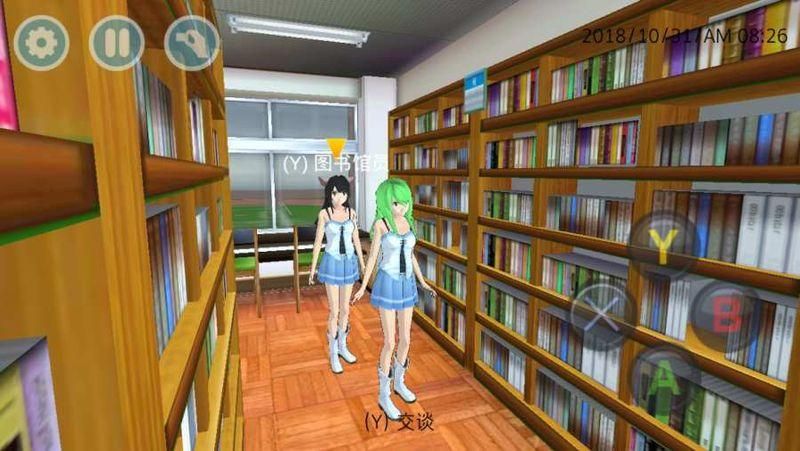Pause the game with the pause icon
The height and width of the screenshot is (451, 800).
coord(116,42)
